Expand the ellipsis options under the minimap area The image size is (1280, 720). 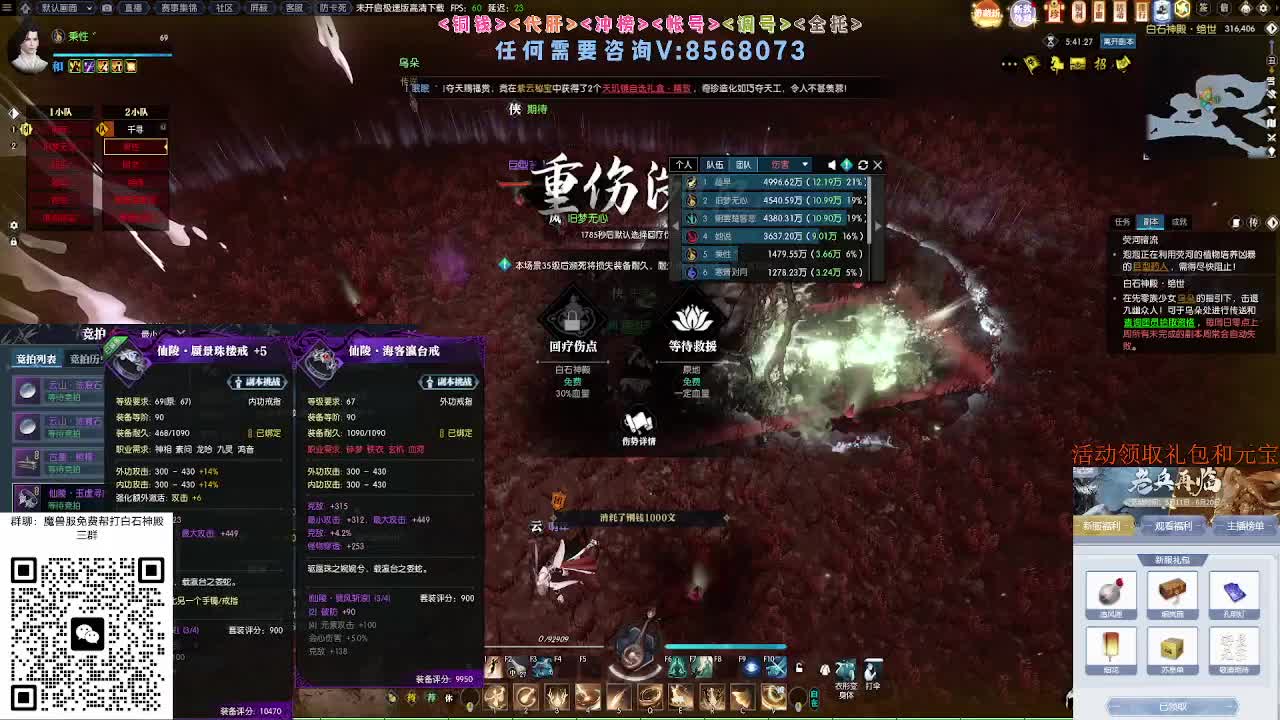click(x=1008, y=64)
